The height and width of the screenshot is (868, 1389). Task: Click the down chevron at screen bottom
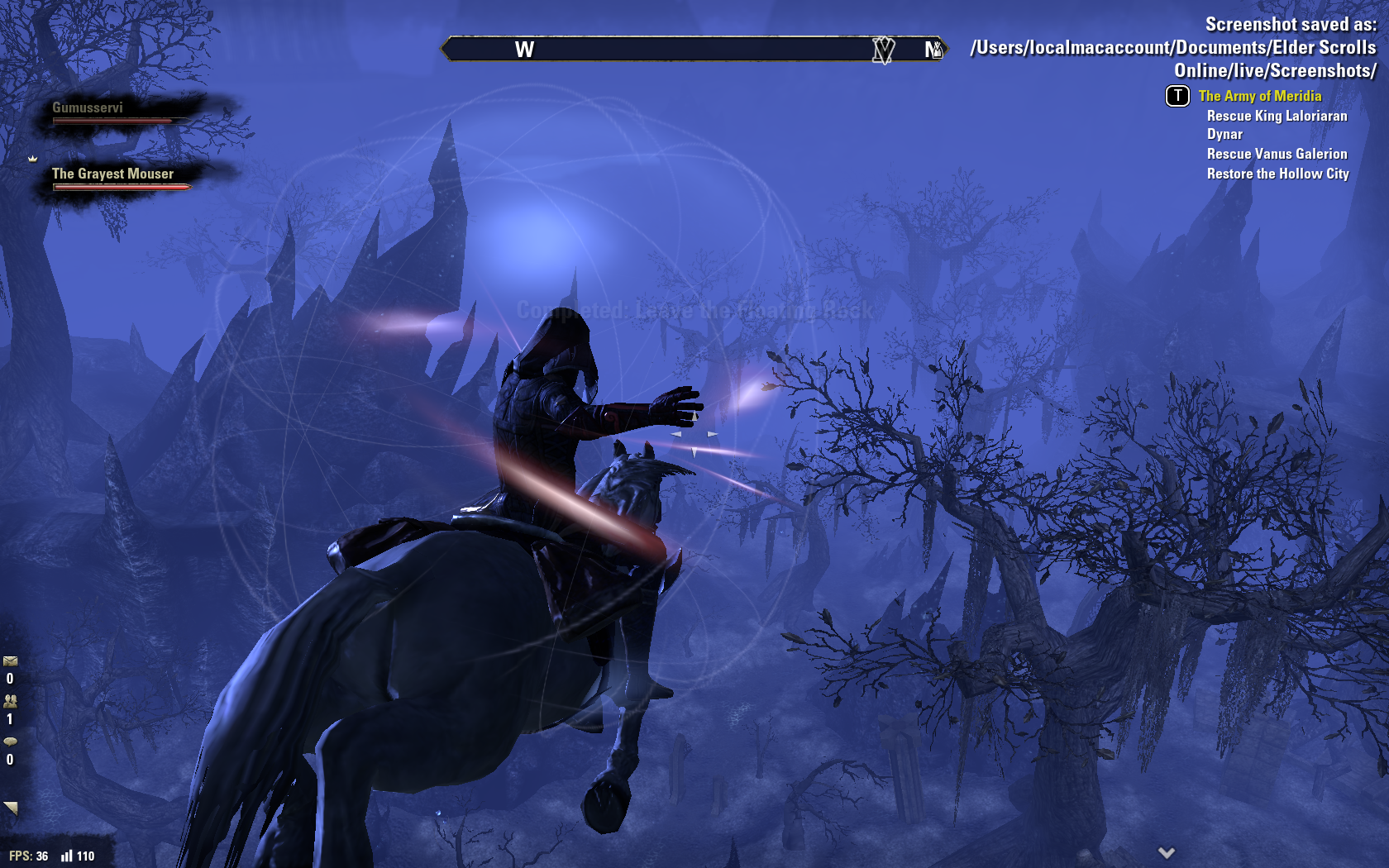pos(1166,852)
